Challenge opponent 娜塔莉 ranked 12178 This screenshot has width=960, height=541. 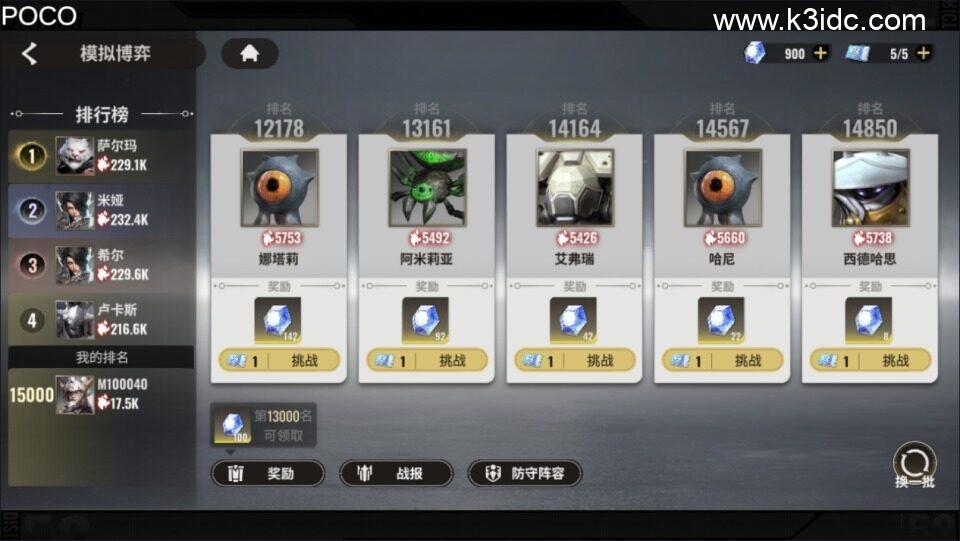tap(279, 361)
